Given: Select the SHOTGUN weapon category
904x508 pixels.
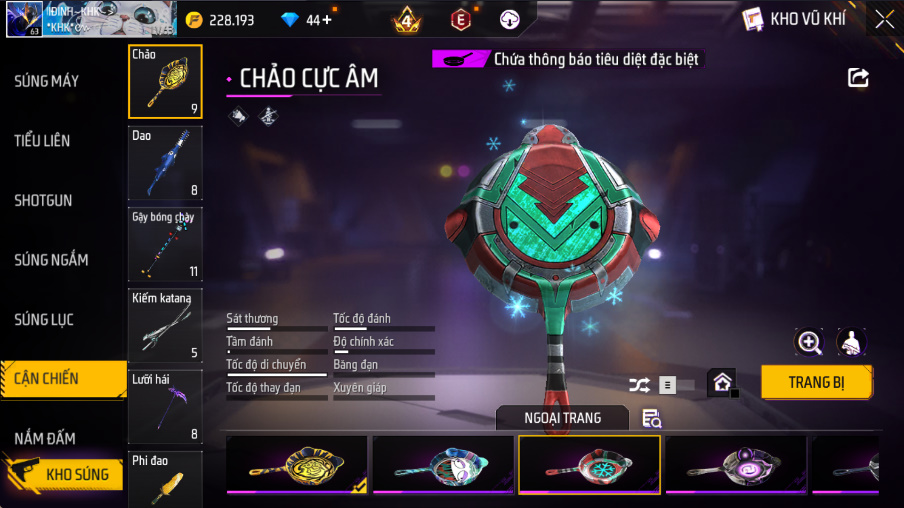Looking at the screenshot, I should [x=43, y=200].
